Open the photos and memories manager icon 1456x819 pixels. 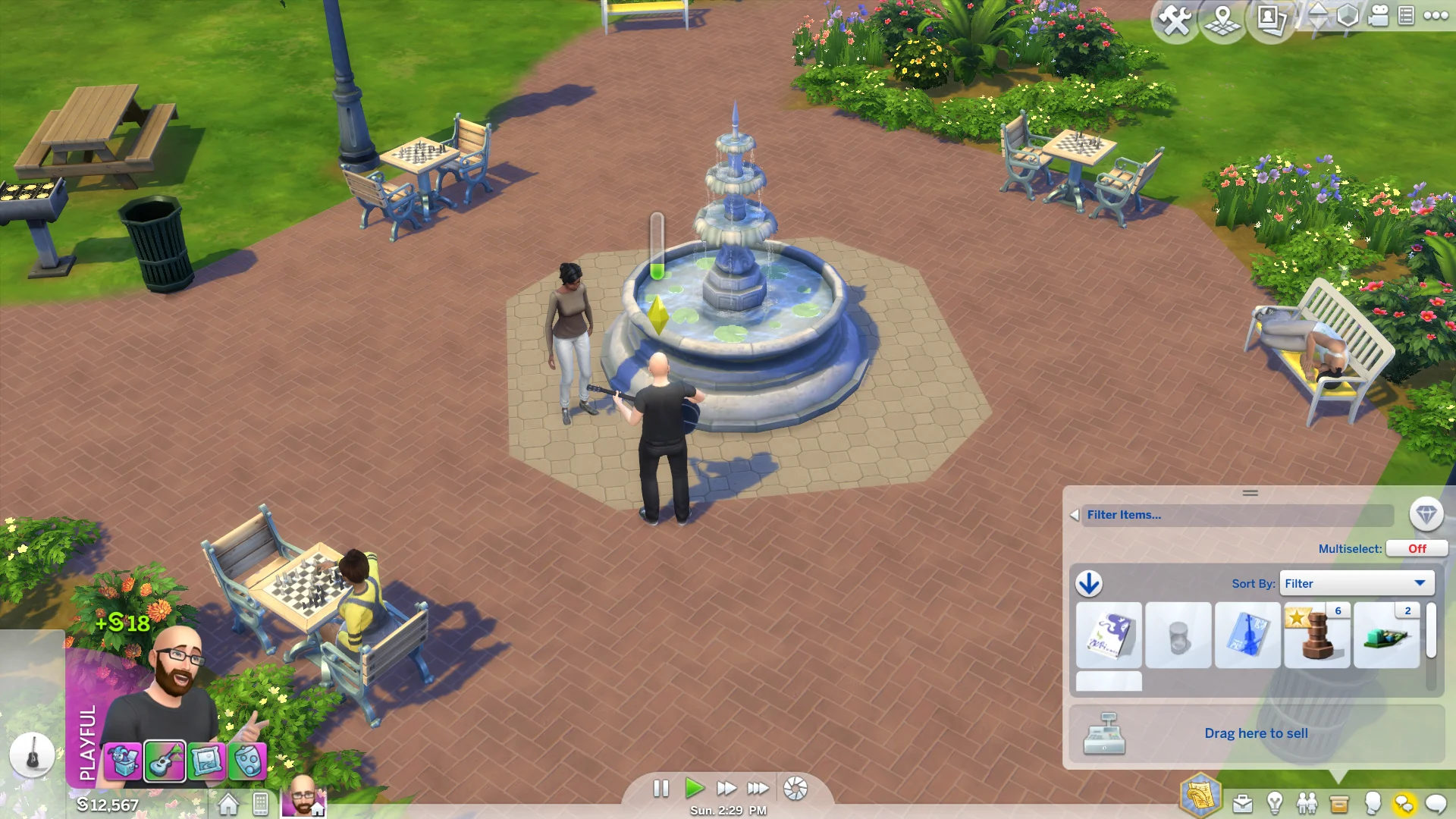point(1269,19)
